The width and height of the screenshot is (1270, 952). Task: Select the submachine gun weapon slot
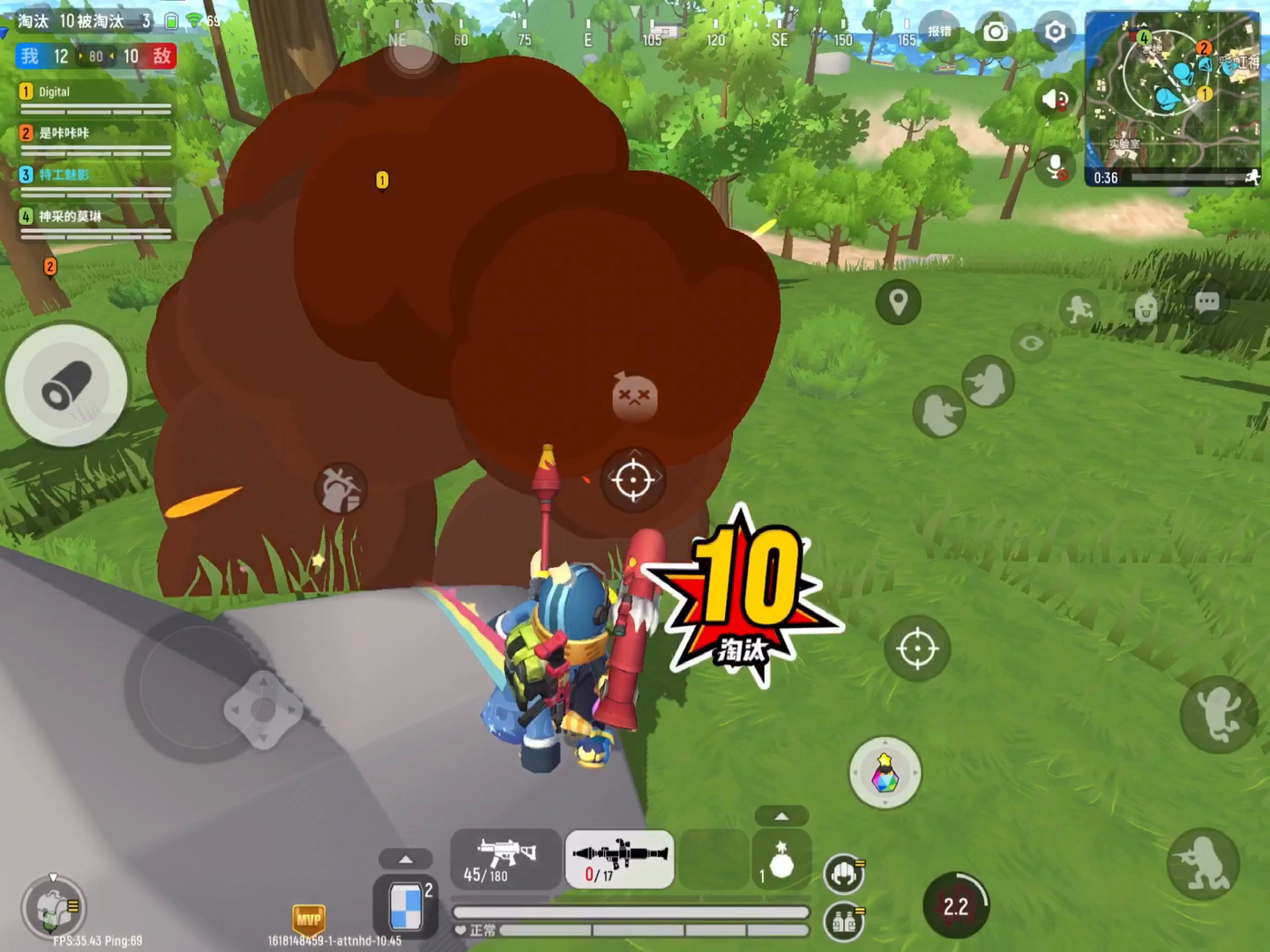[x=505, y=859]
